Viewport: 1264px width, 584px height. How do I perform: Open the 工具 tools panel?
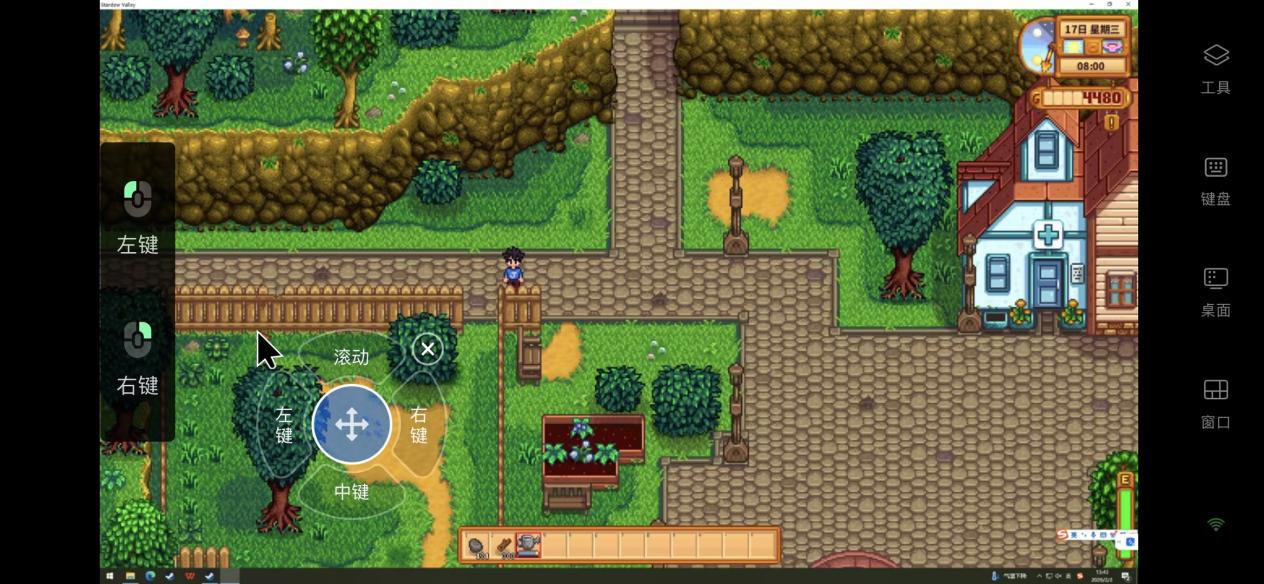(x=1215, y=68)
